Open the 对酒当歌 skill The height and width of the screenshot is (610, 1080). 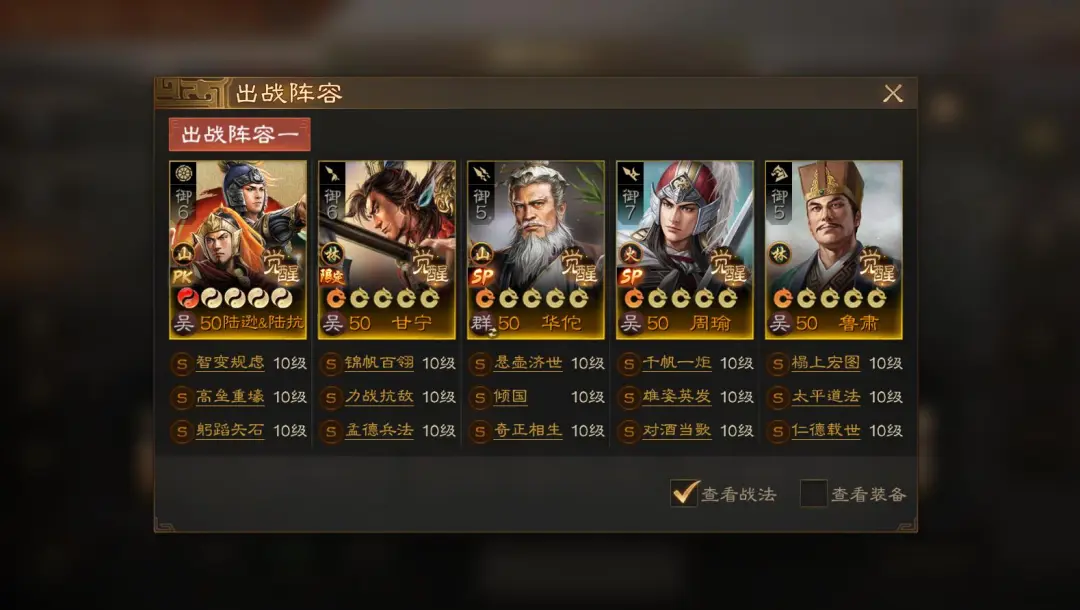(677, 431)
